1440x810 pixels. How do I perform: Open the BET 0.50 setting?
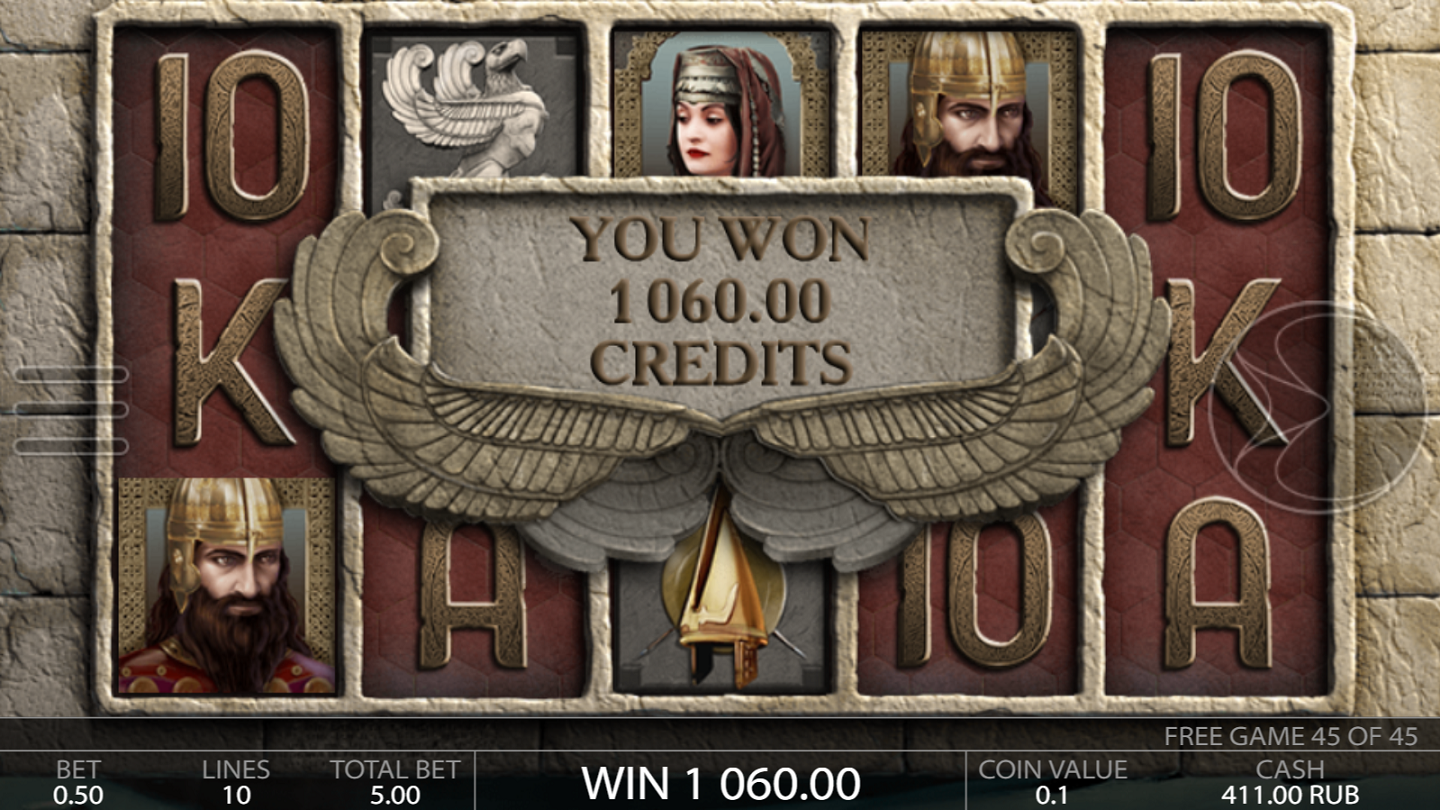click(x=80, y=780)
